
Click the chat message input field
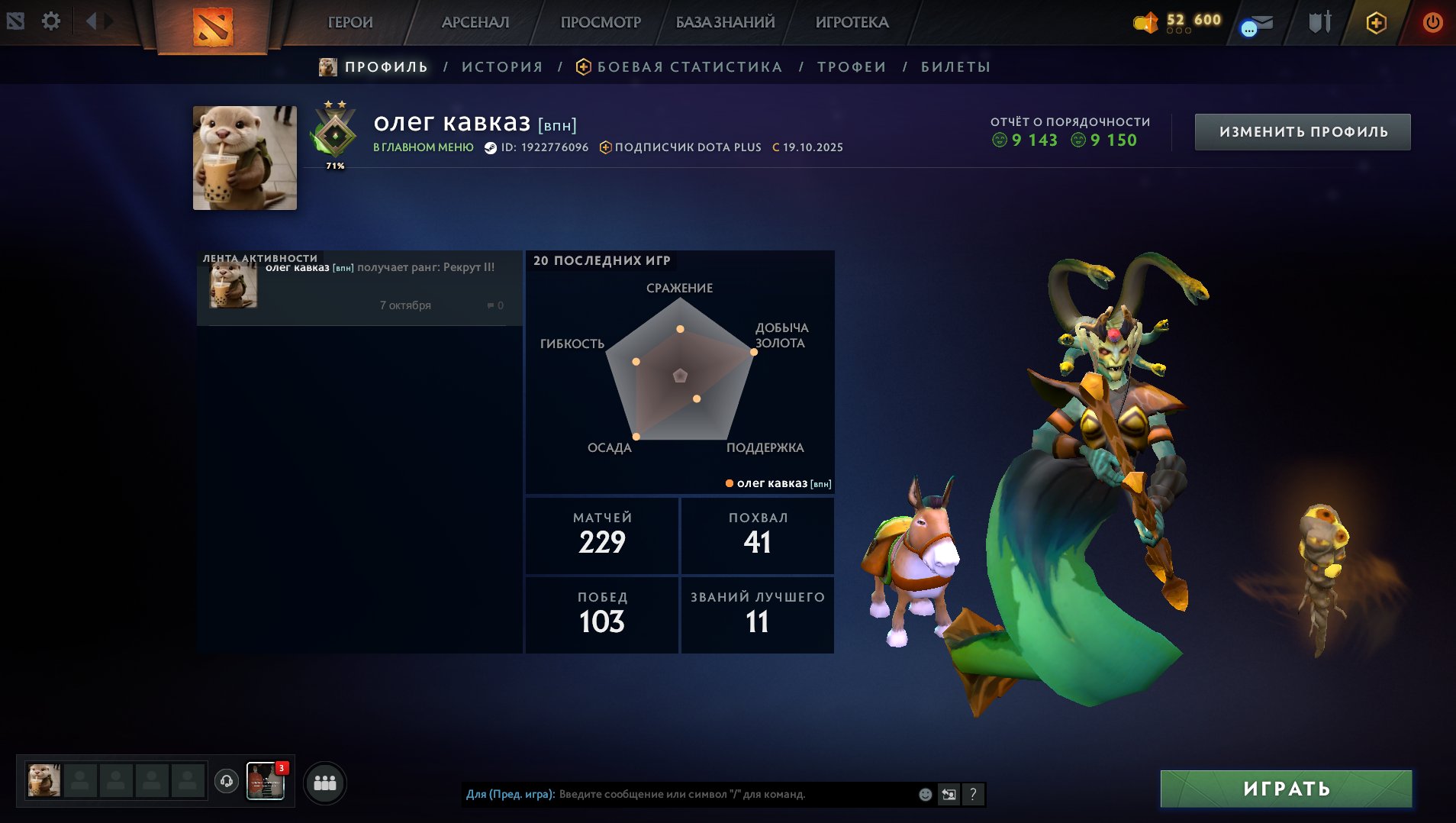733,794
